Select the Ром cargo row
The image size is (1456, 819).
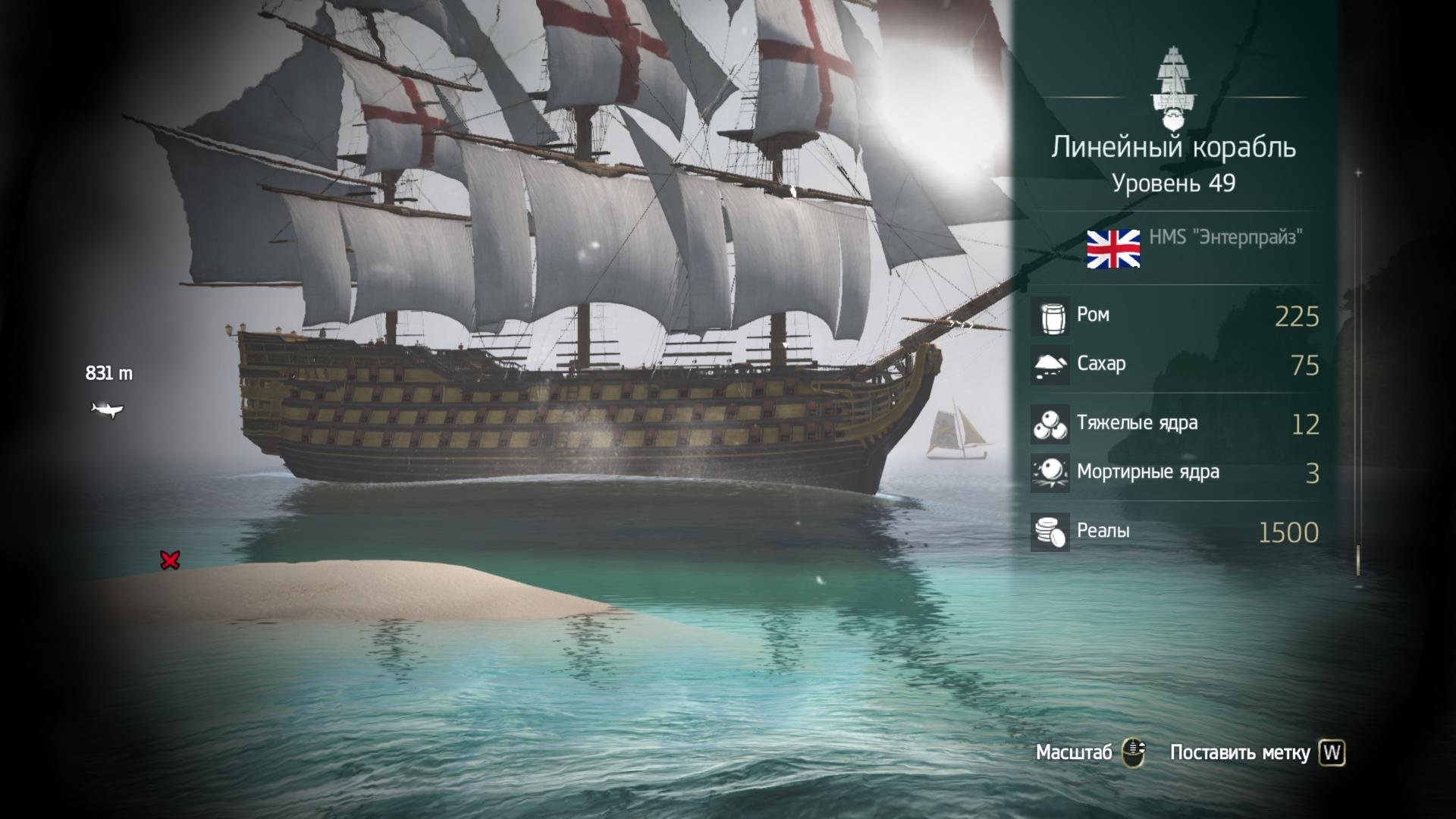1175,316
